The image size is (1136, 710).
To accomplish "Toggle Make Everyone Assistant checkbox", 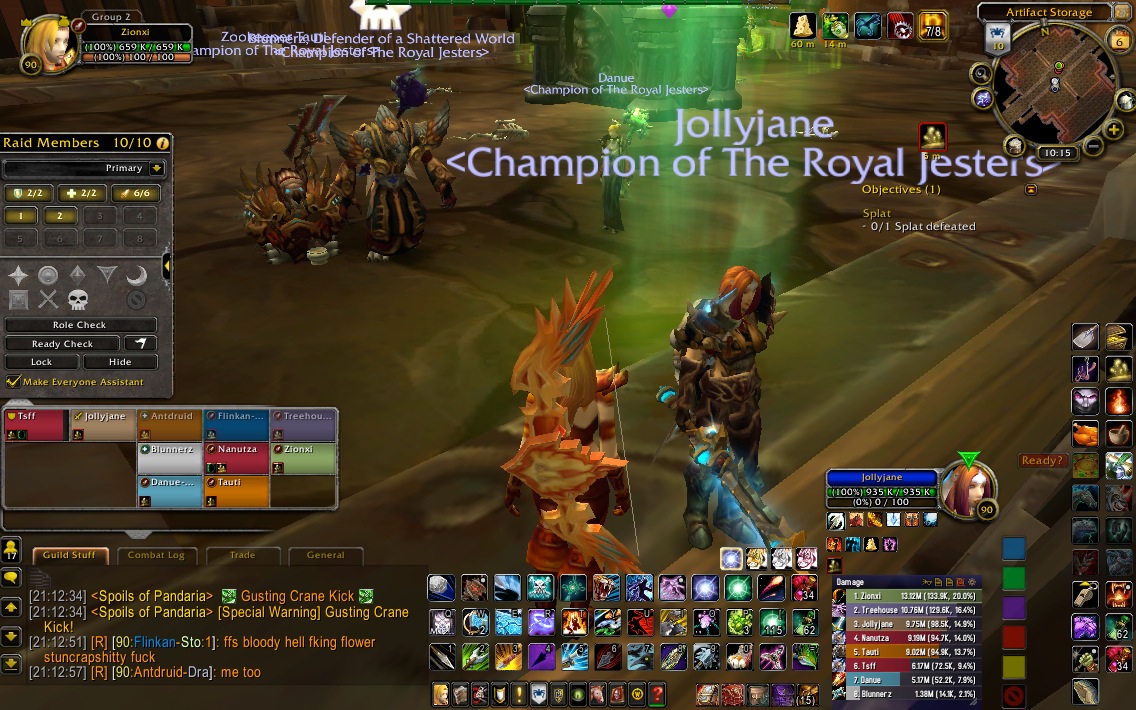I will click(x=13, y=381).
